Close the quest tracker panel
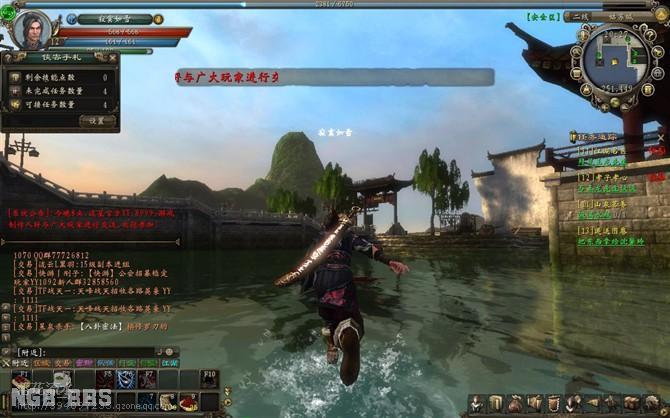 [x=661, y=136]
